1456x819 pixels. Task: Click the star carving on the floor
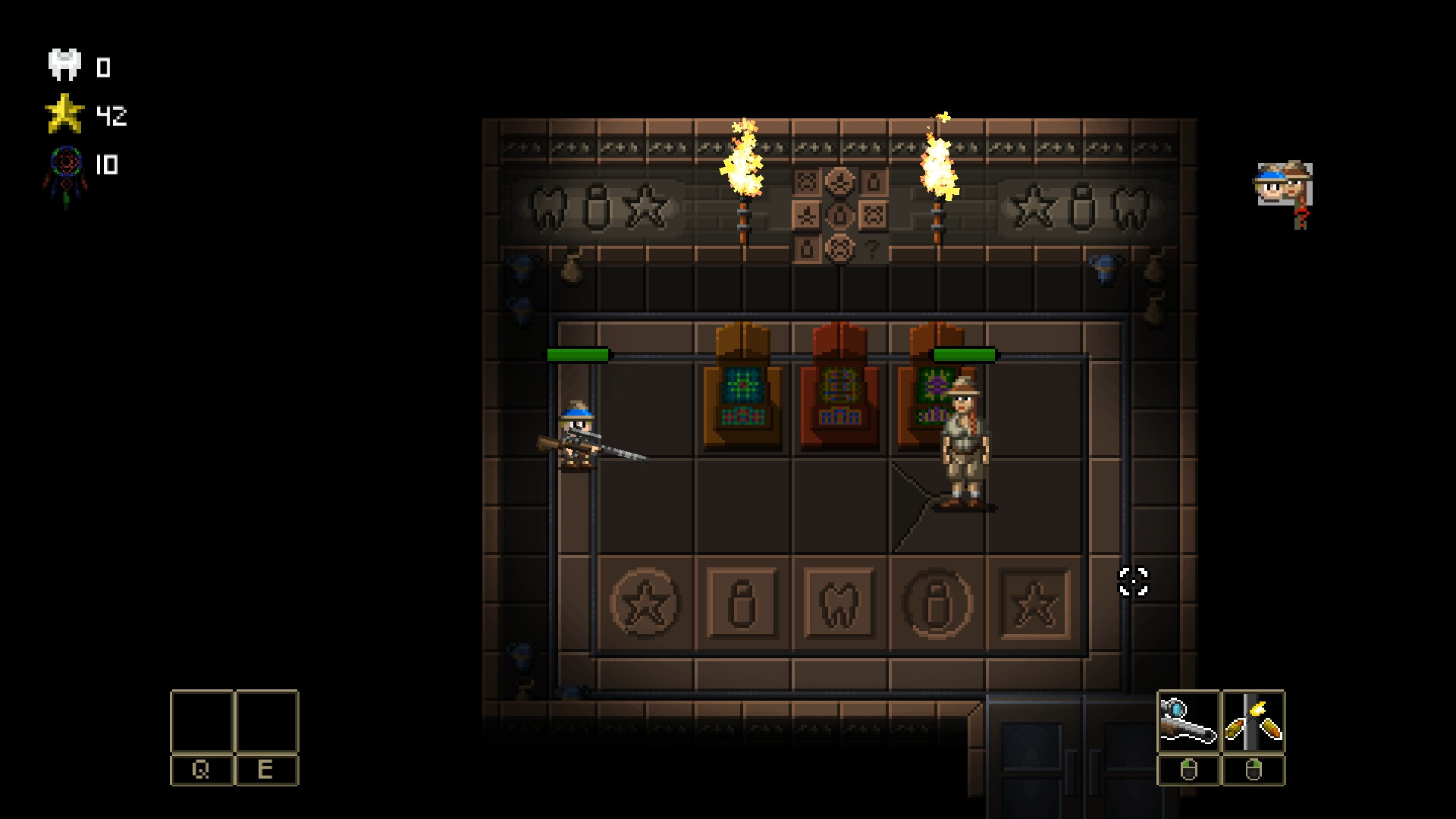(x=645, y=601)
